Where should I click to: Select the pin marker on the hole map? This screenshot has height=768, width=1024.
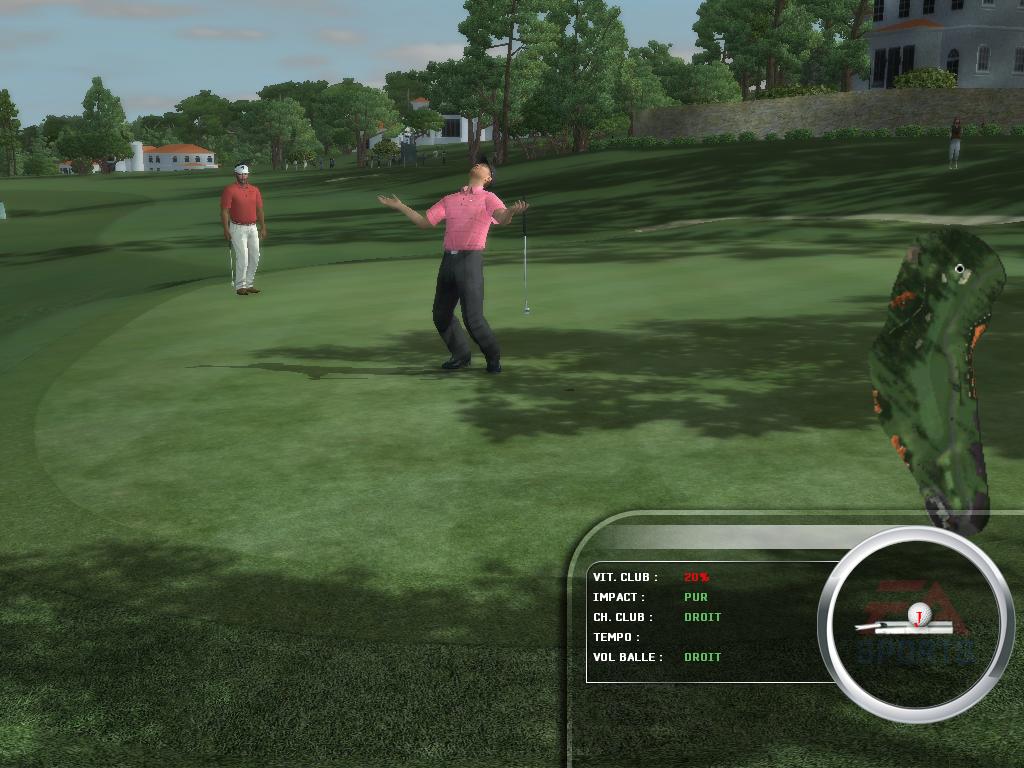tap(960, 268)
